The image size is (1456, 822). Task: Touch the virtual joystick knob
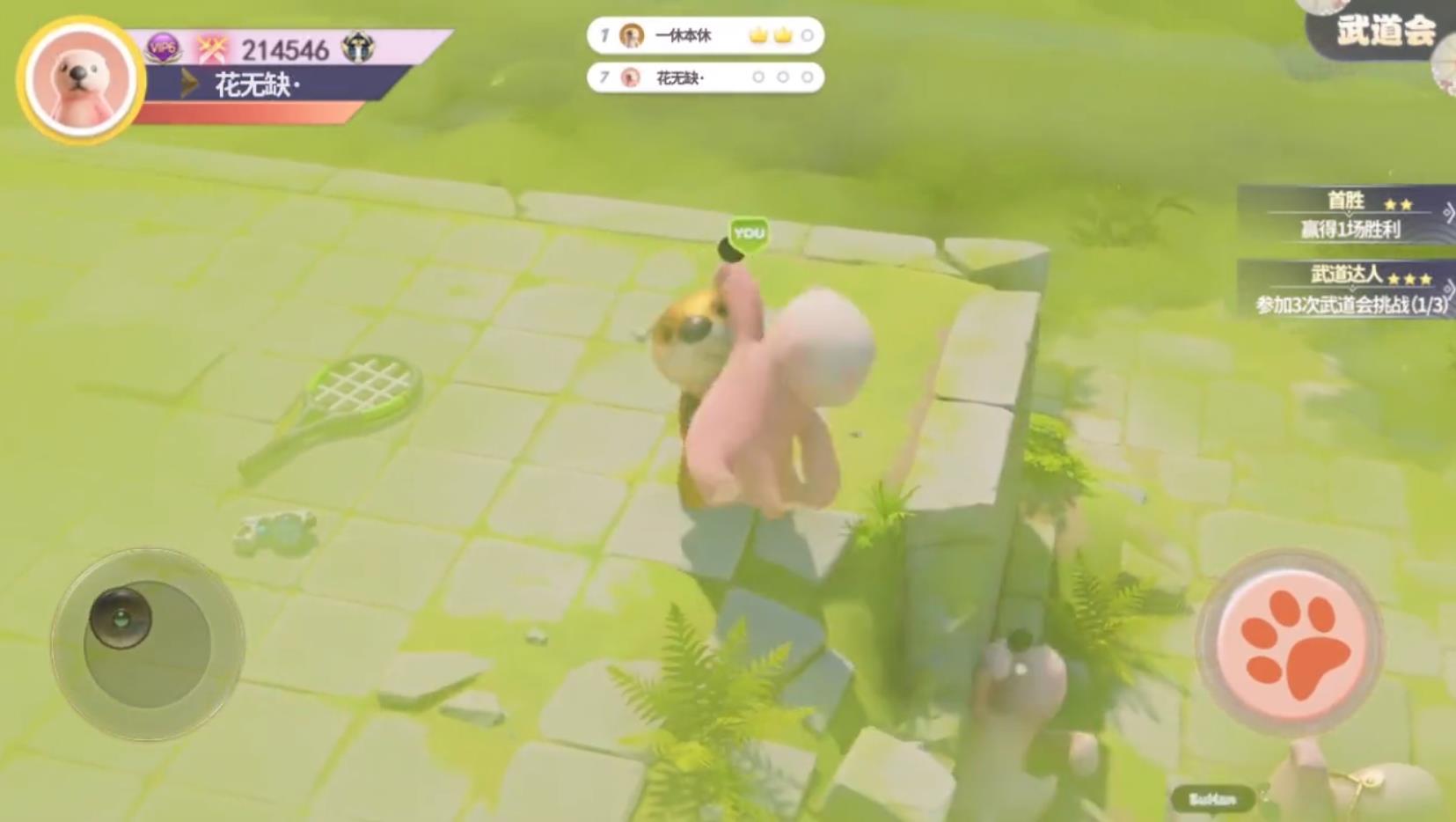(121, 616)
